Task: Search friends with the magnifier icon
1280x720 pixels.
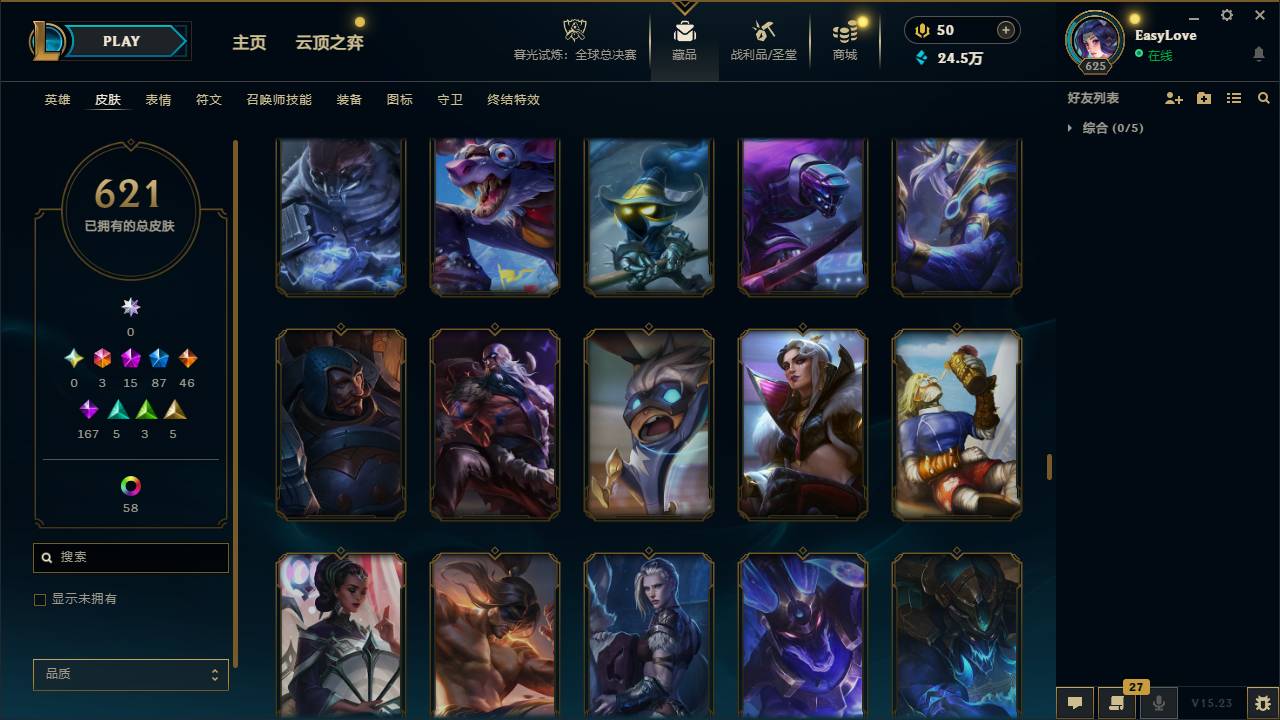Action: [1263, 98]
